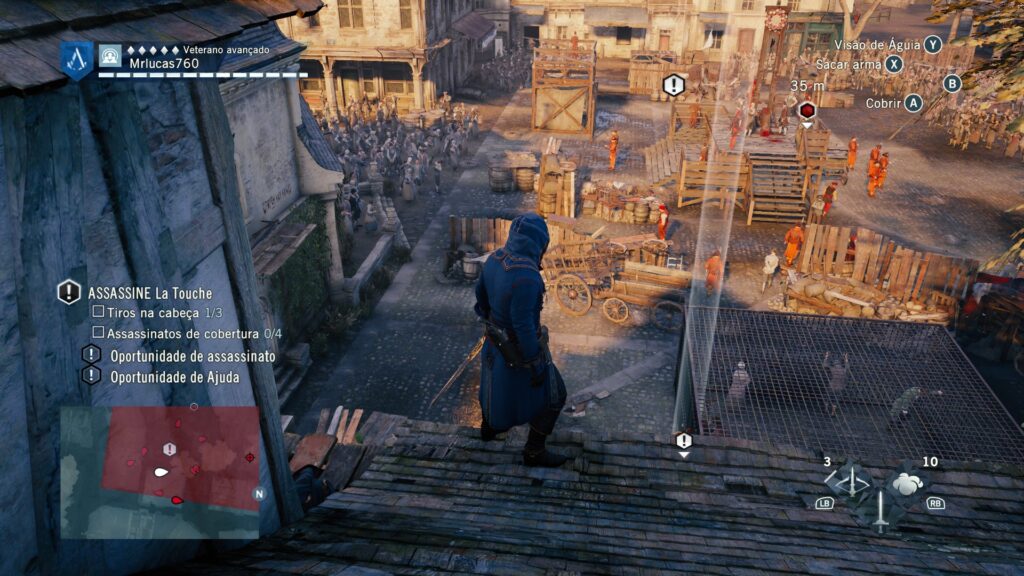The image size is (1024, 576).
Task: Select the sword weapon icon
Action: [x=879, y=510]
